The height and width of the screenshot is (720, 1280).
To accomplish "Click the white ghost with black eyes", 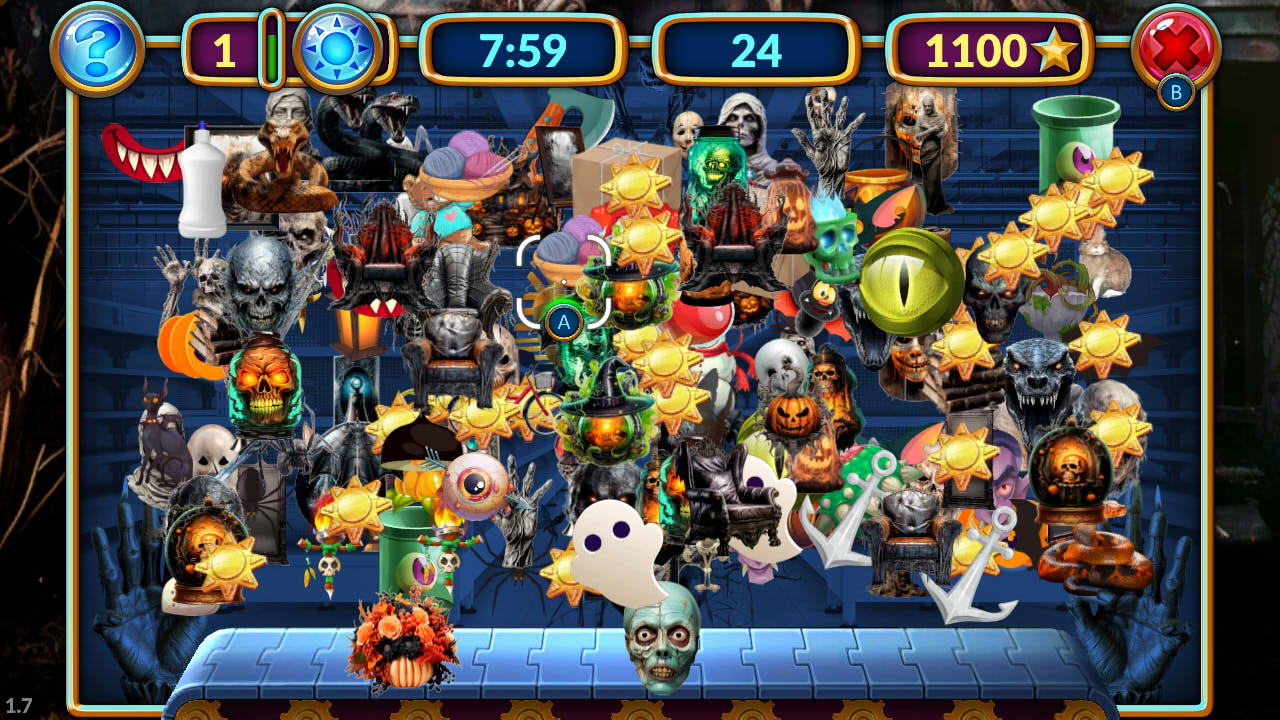I will point(613,545).
